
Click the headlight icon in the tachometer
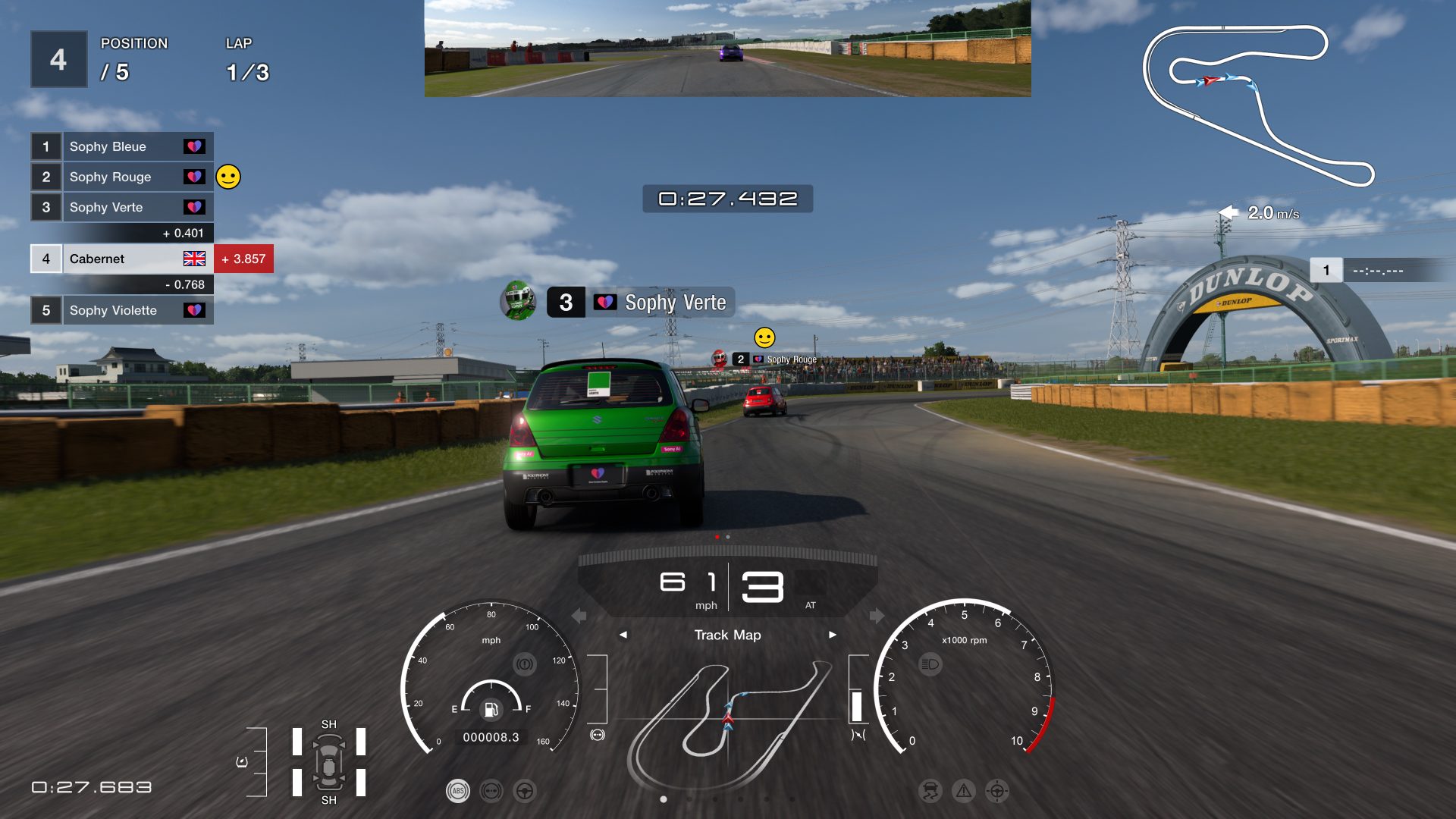930,665
